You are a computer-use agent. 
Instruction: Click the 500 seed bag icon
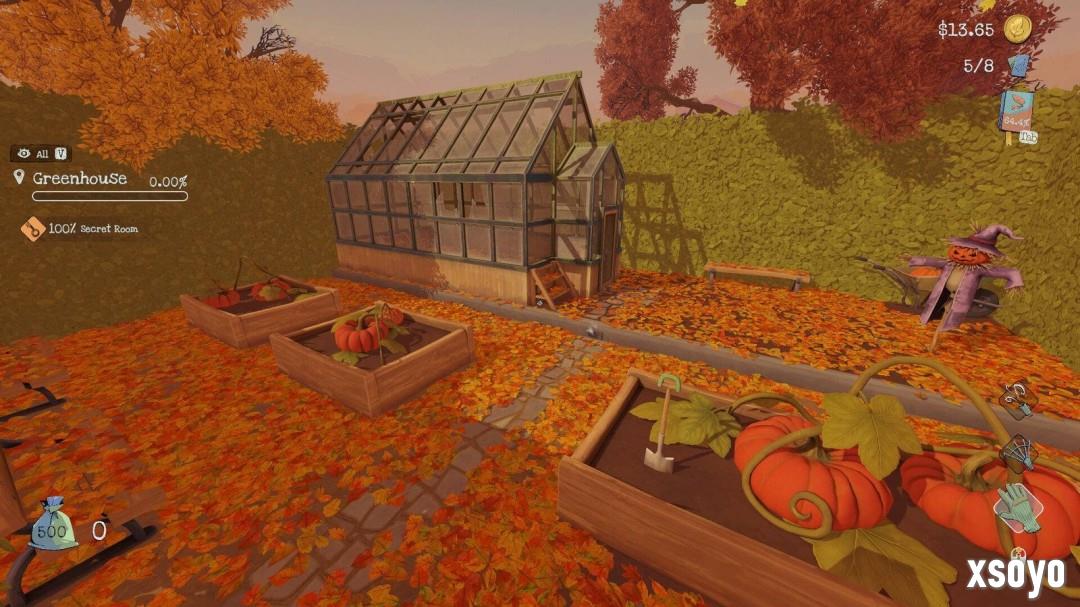(x=52, y=526)
